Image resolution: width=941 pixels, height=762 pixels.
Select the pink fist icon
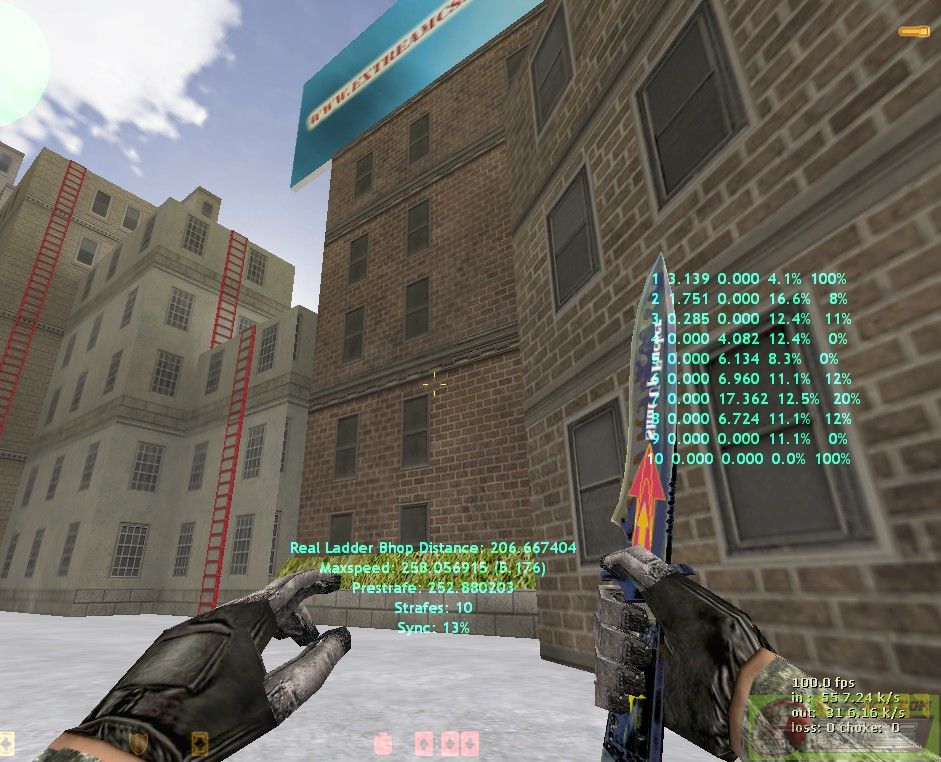(x=381, y=743)
